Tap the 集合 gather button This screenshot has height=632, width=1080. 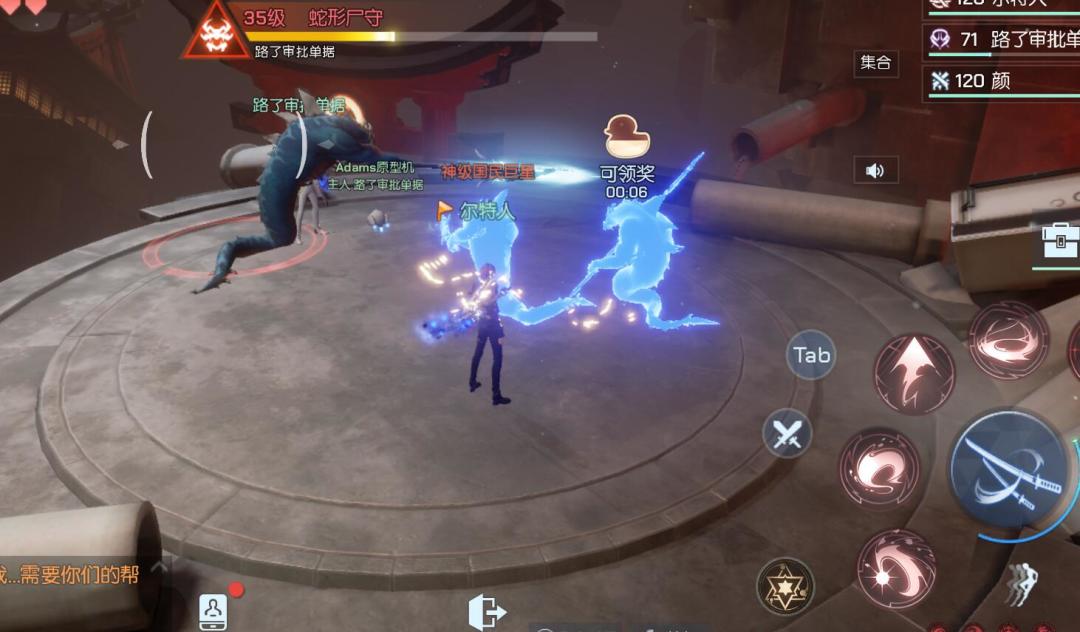coord(876,63)
